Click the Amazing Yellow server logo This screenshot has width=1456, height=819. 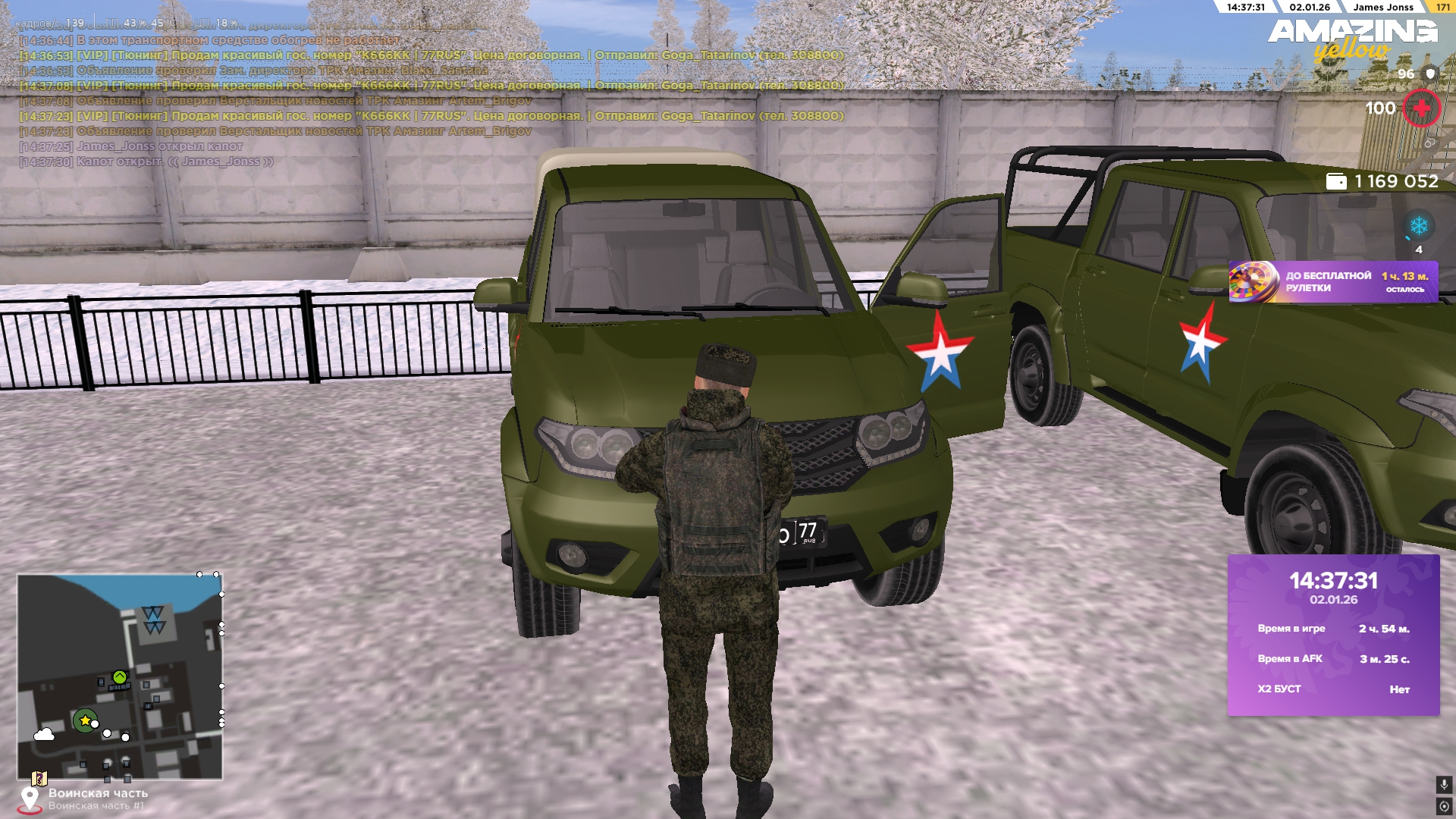tap(1352, 39)
